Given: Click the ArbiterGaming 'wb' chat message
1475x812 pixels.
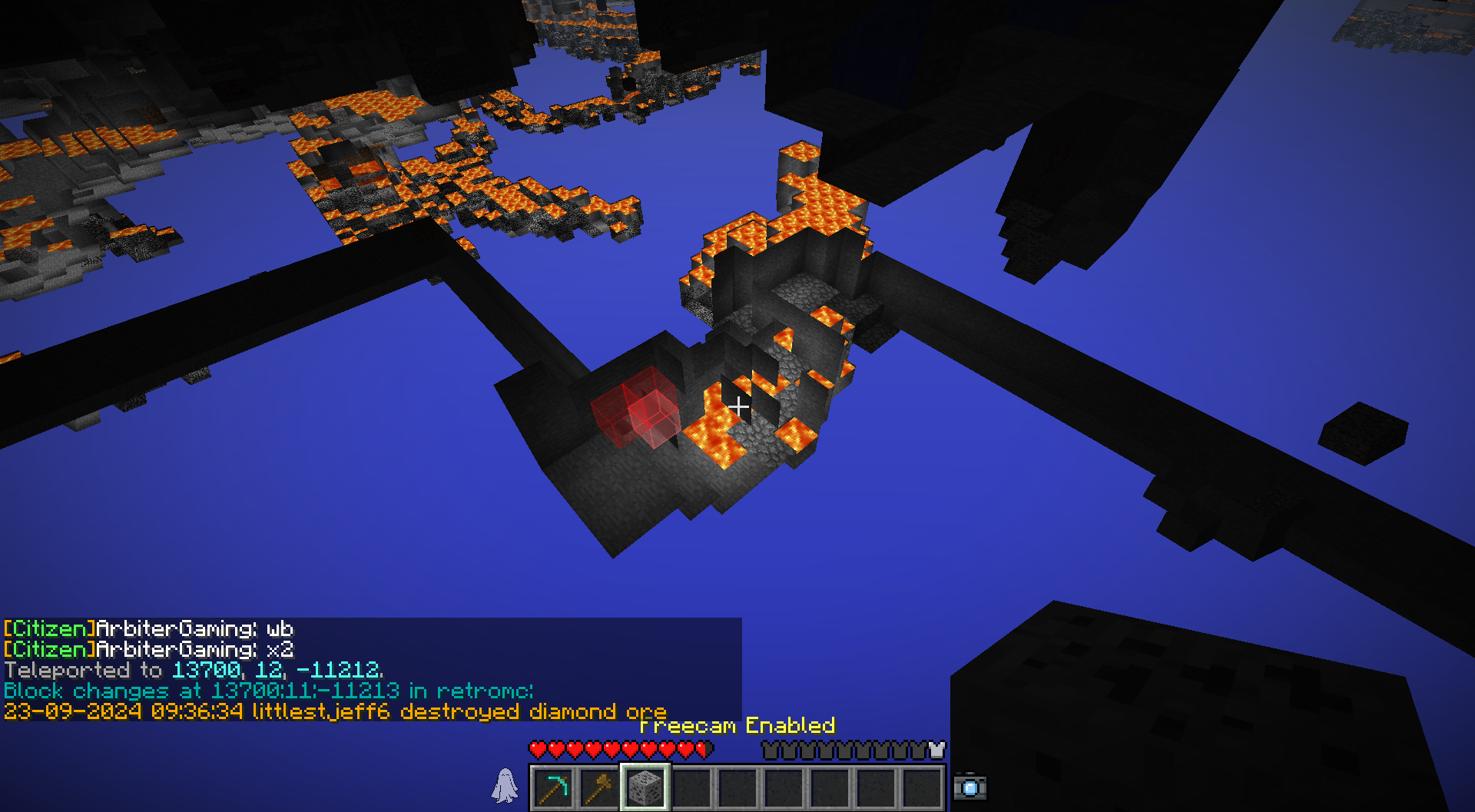Looking at the screenshot, I should coord(149,629).
